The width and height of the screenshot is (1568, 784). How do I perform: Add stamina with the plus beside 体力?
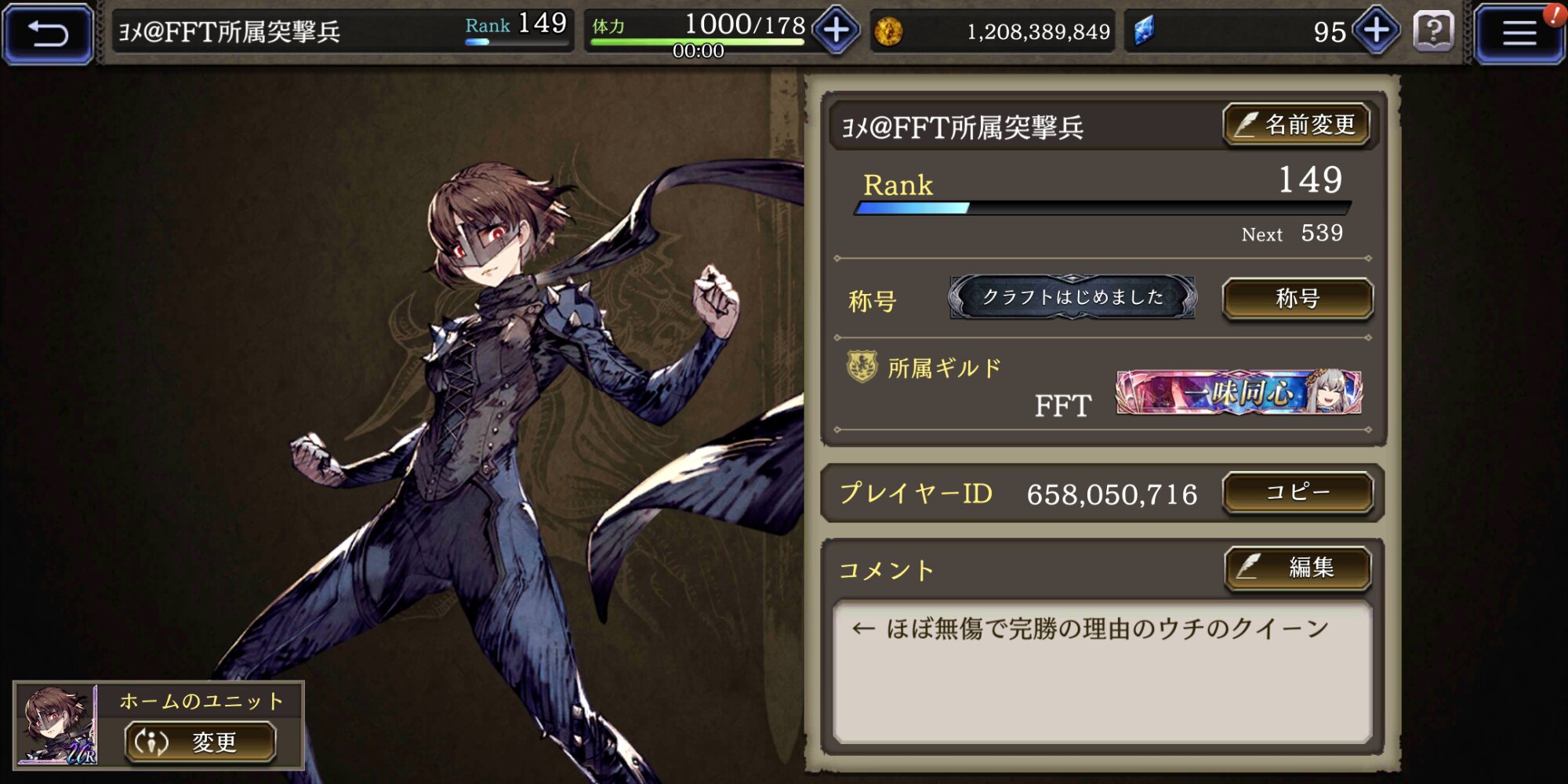point(836,31)
